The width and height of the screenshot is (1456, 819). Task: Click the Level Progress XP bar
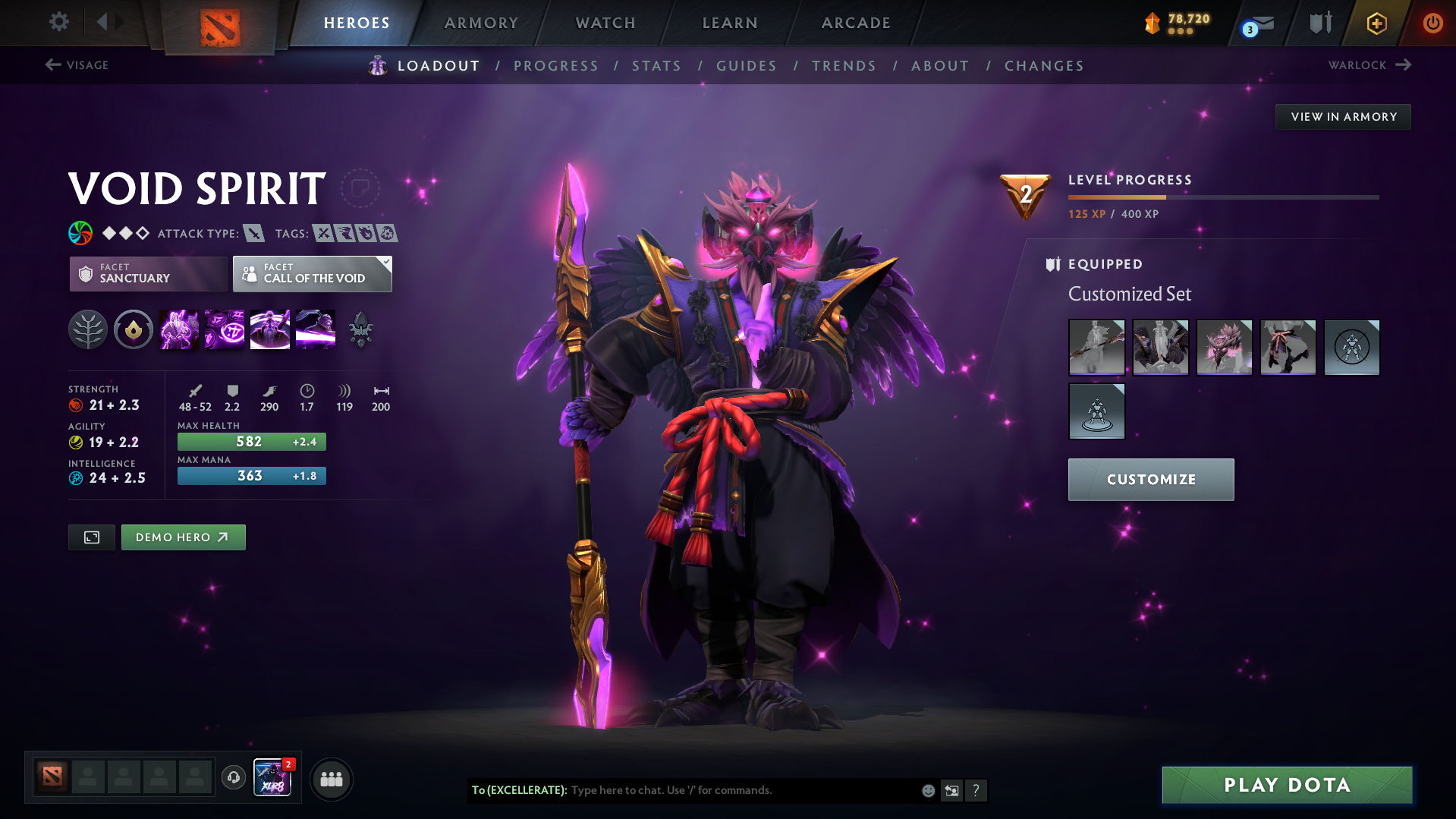point(1223,197)
